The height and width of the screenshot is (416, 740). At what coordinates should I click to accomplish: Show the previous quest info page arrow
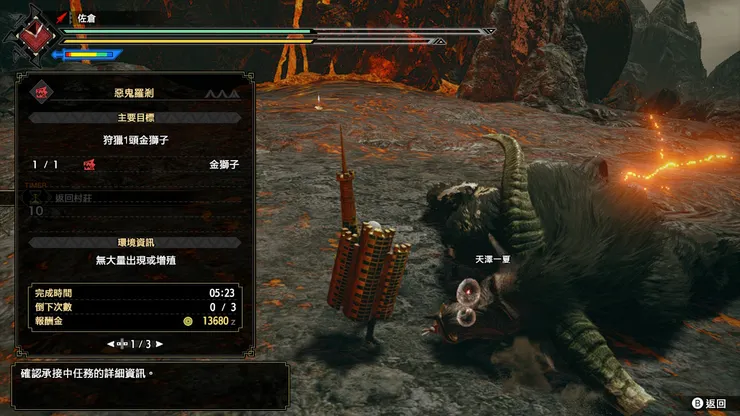click(x=110, y=343)
